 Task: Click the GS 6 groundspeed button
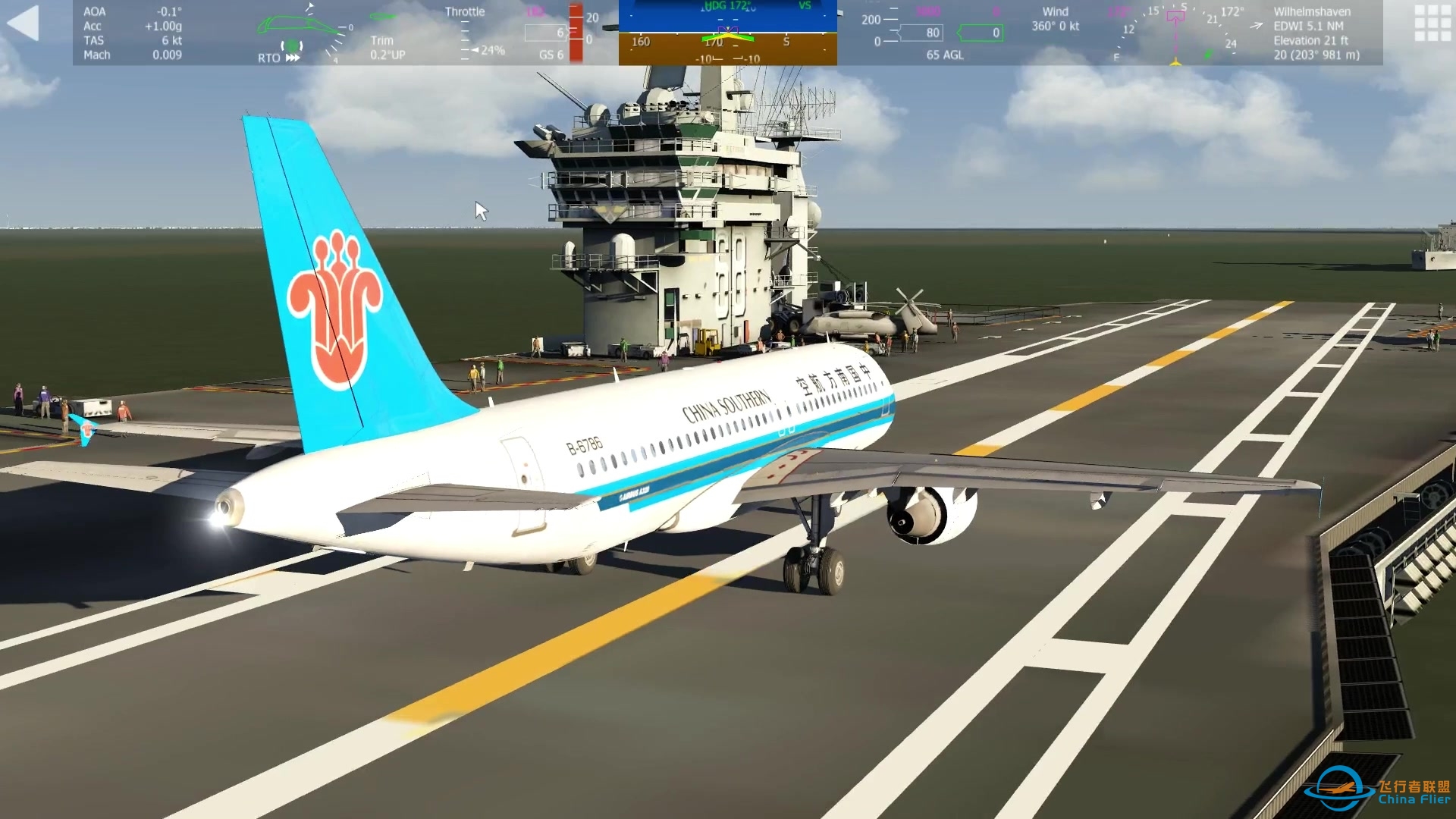(x=551, y=54)
